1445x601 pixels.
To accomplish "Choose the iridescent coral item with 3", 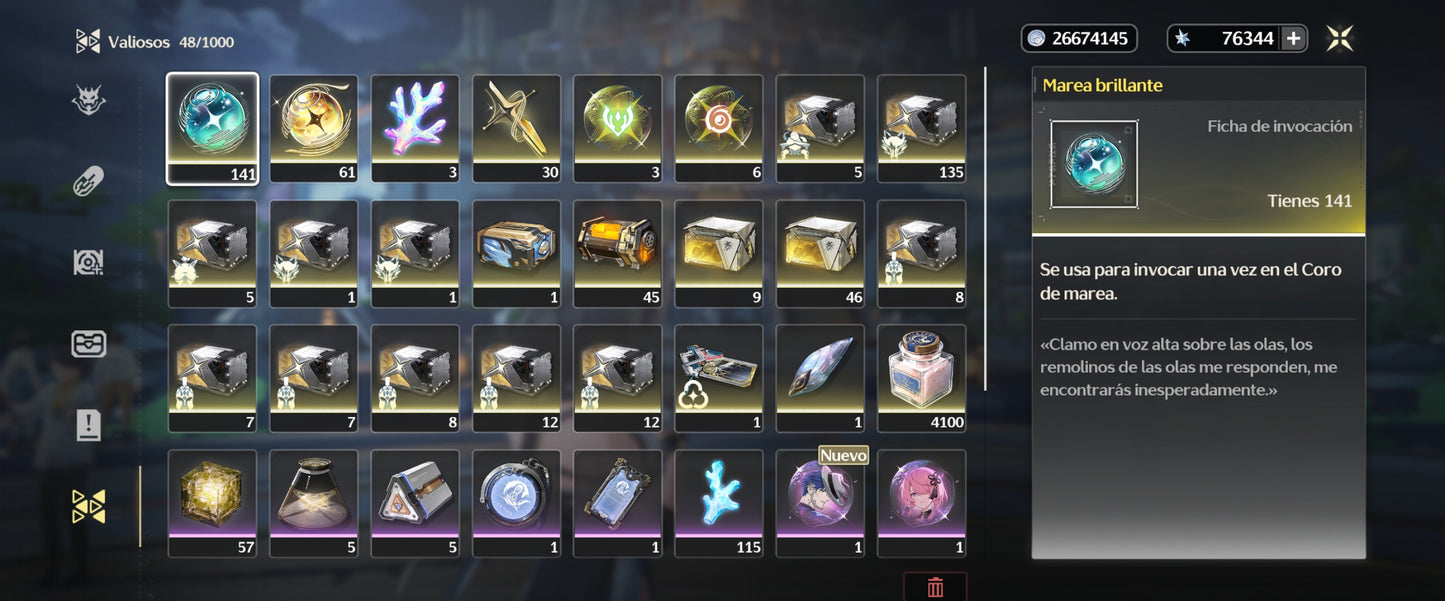I will (415, 127).
